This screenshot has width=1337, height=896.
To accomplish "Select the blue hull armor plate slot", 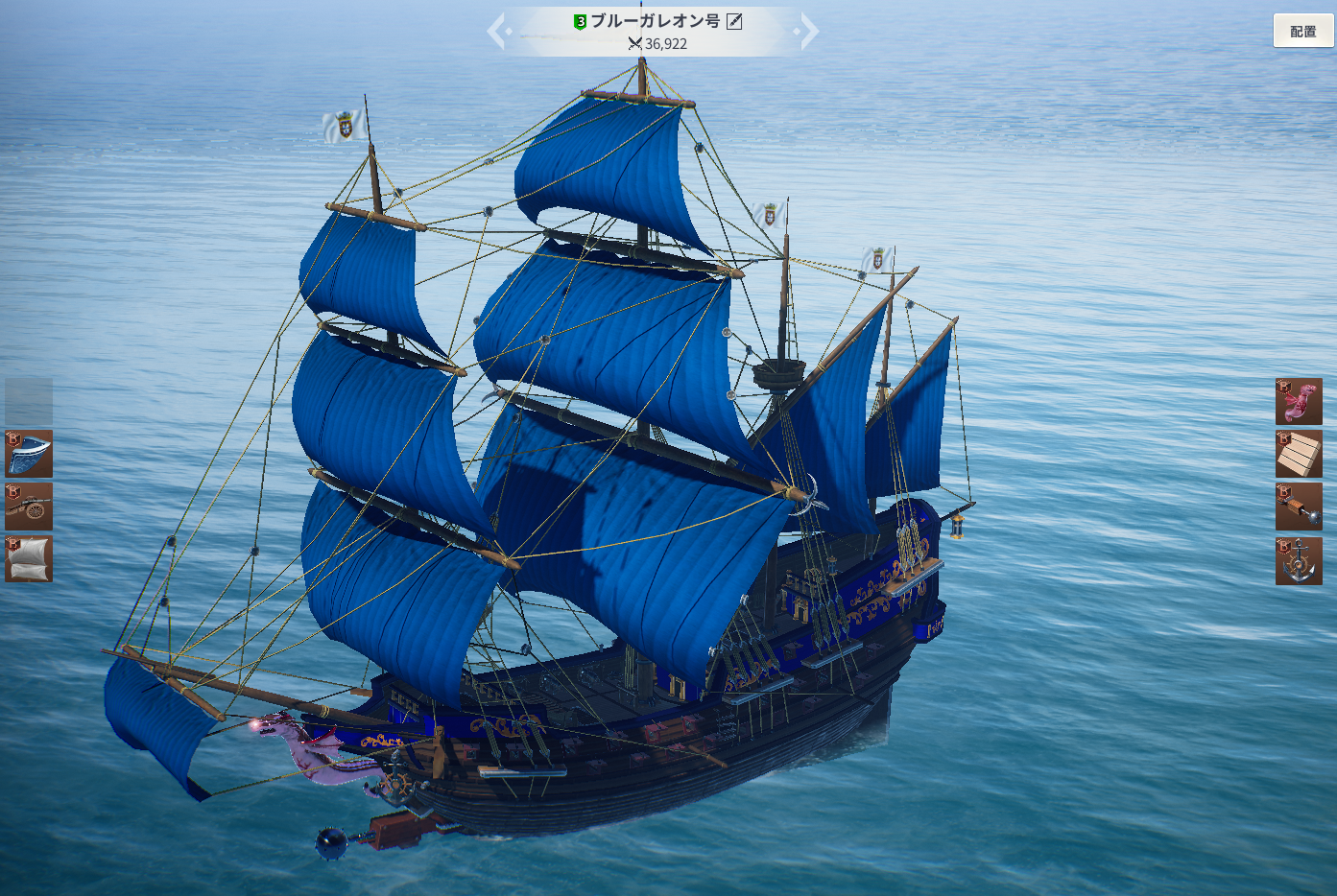I will click(29, 454).
